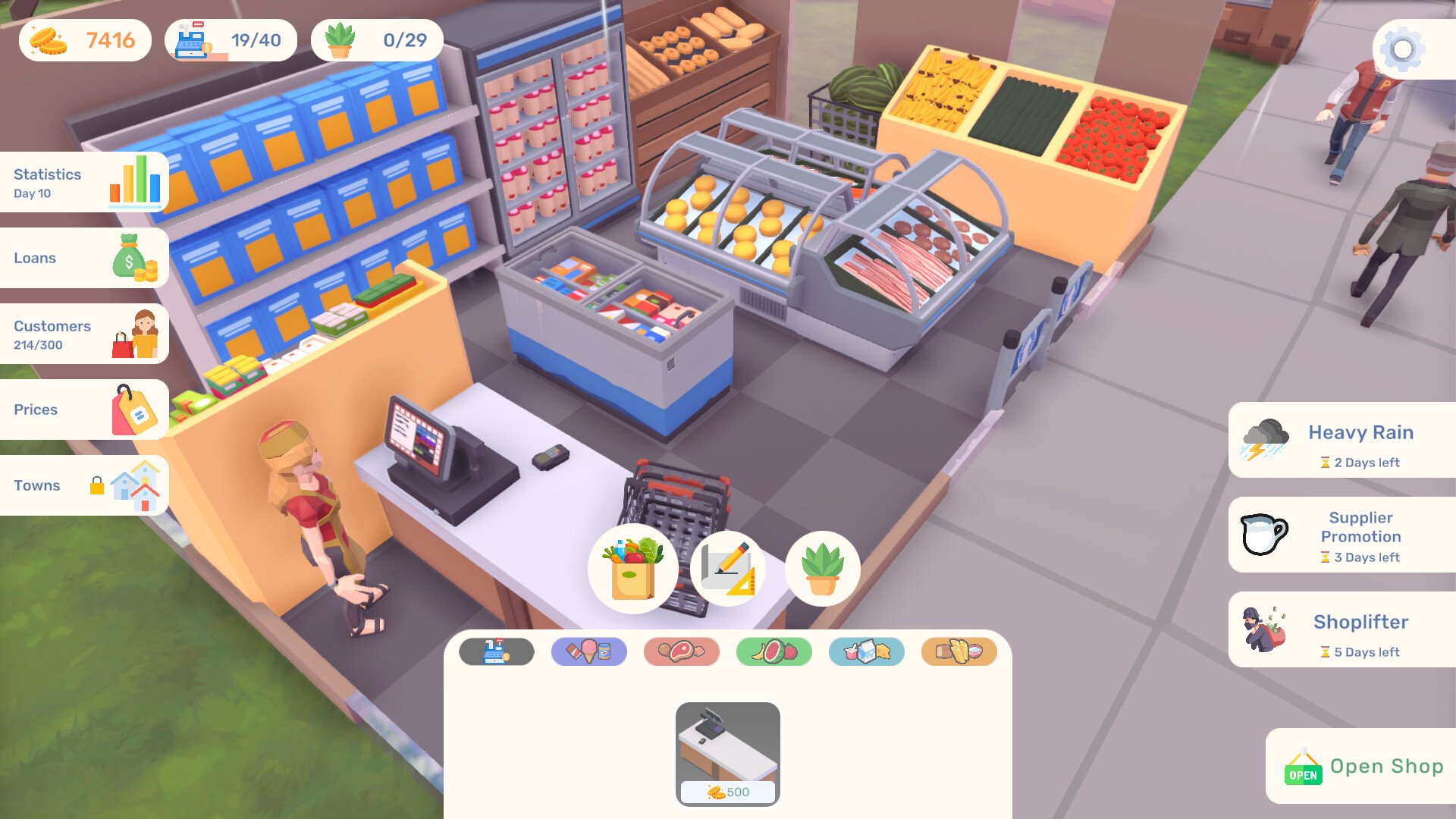Image resolution: width=1456 pixels, height=819 pixels.
Task: Open the Loans menu
Action: pos(83,258)
